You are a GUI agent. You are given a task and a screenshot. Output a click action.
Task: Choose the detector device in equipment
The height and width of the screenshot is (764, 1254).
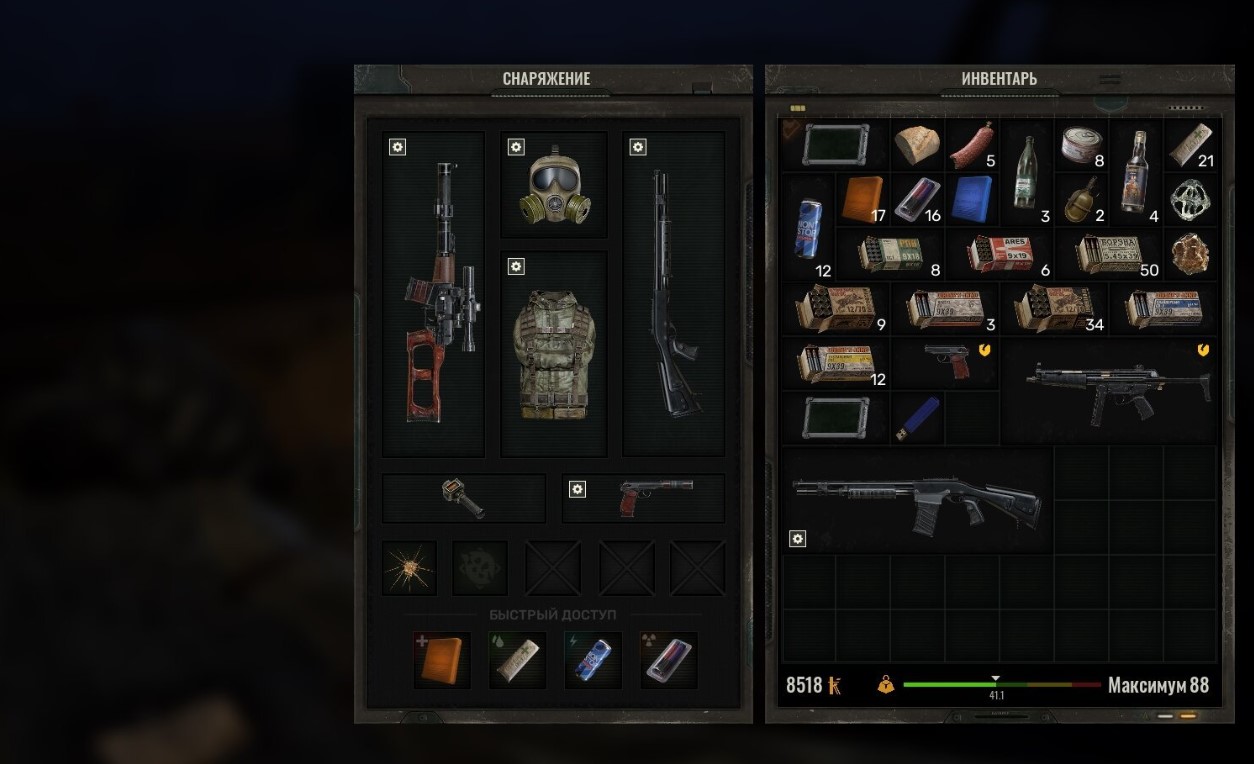[464, 498]
